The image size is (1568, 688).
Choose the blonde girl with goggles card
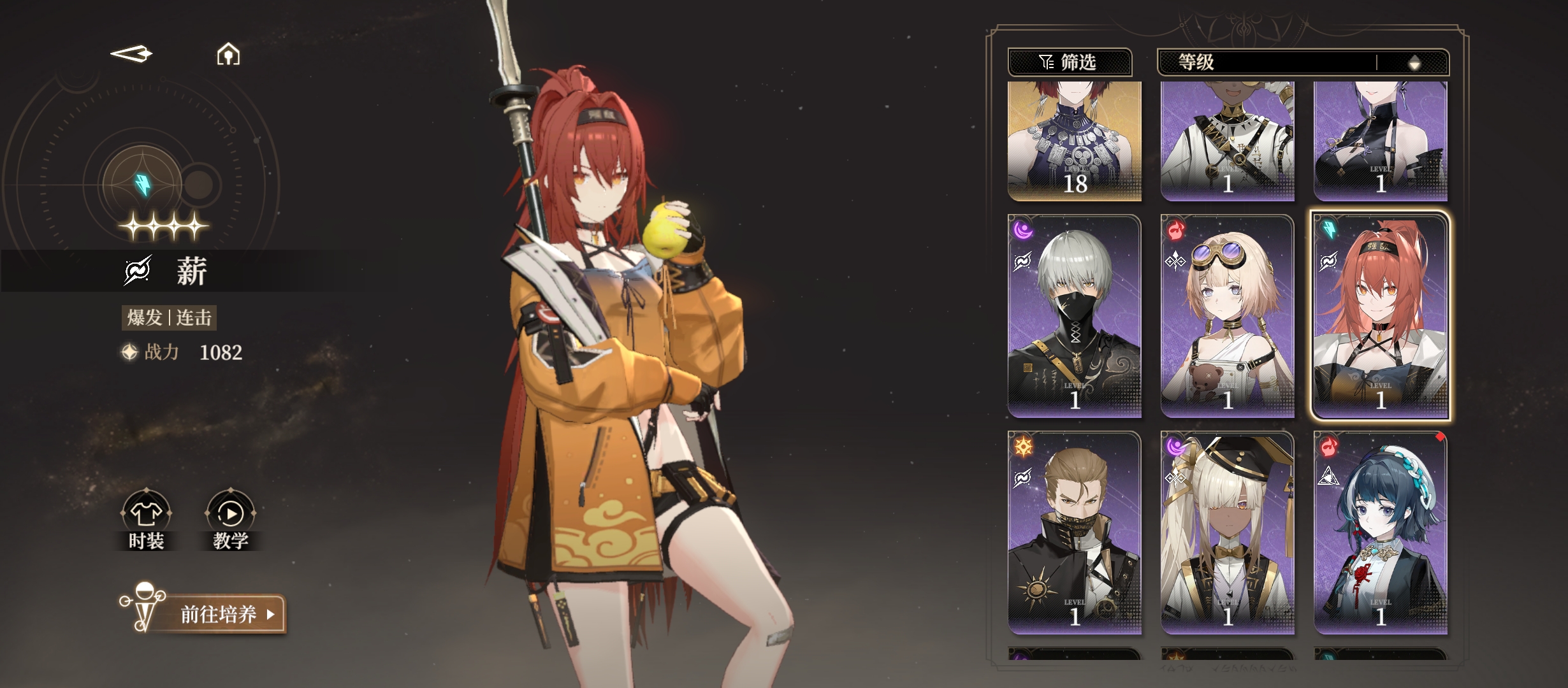coord(1228,317)
